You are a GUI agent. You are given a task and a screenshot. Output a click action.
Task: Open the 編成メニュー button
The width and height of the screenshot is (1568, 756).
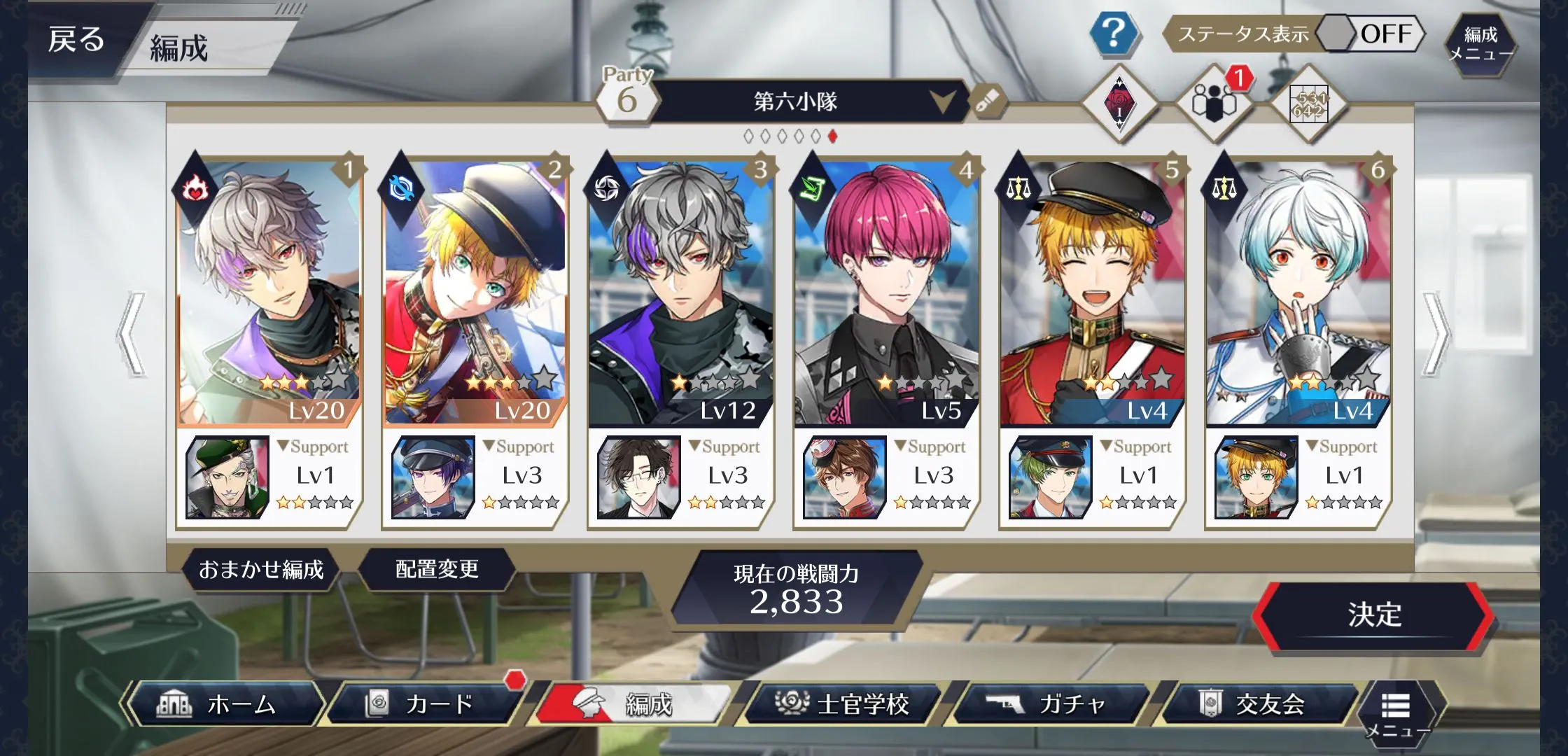click(x=1480, y=43)
